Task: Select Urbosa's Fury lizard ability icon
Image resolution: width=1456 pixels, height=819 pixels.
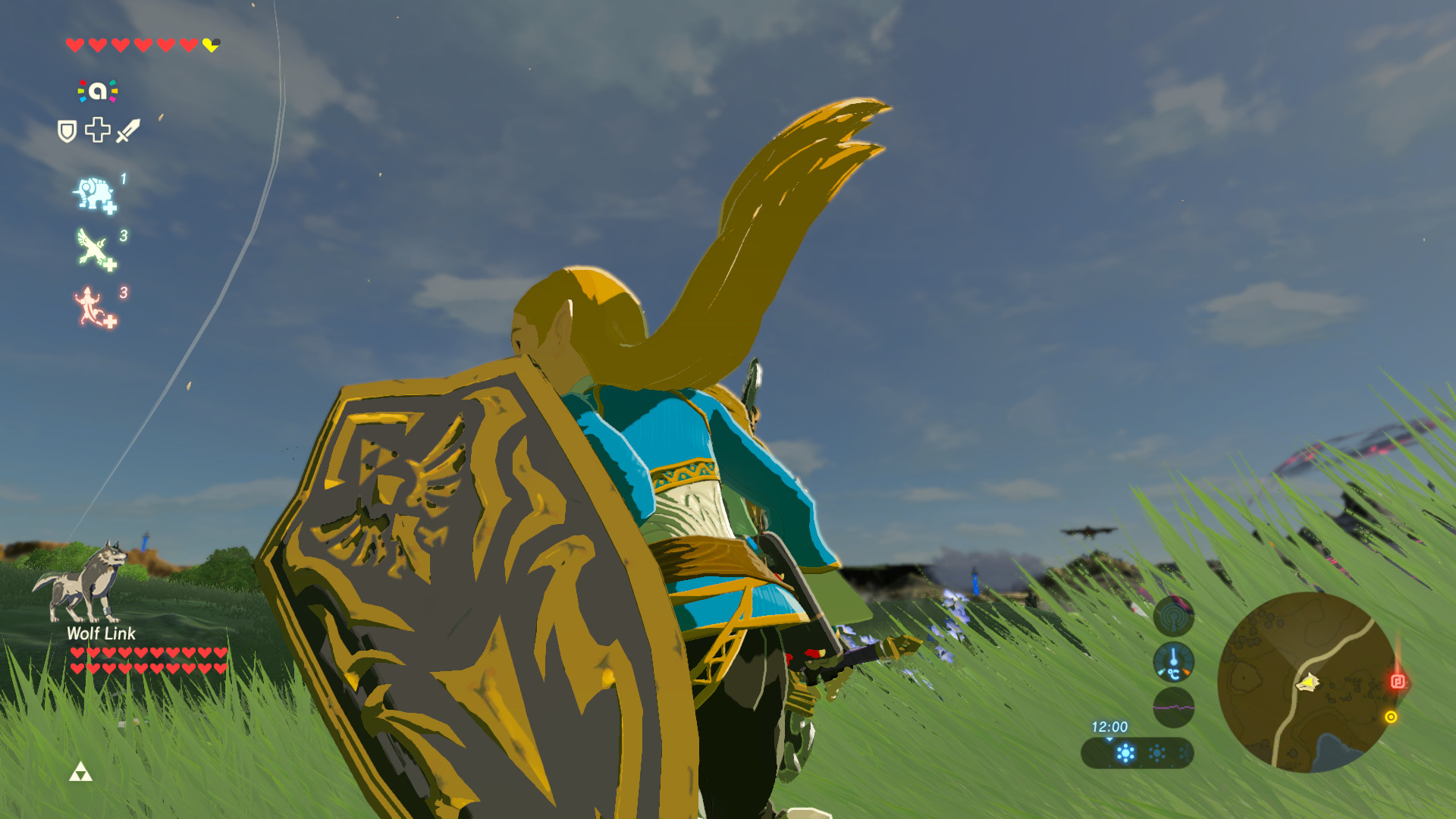Action: tap(89, 304)
